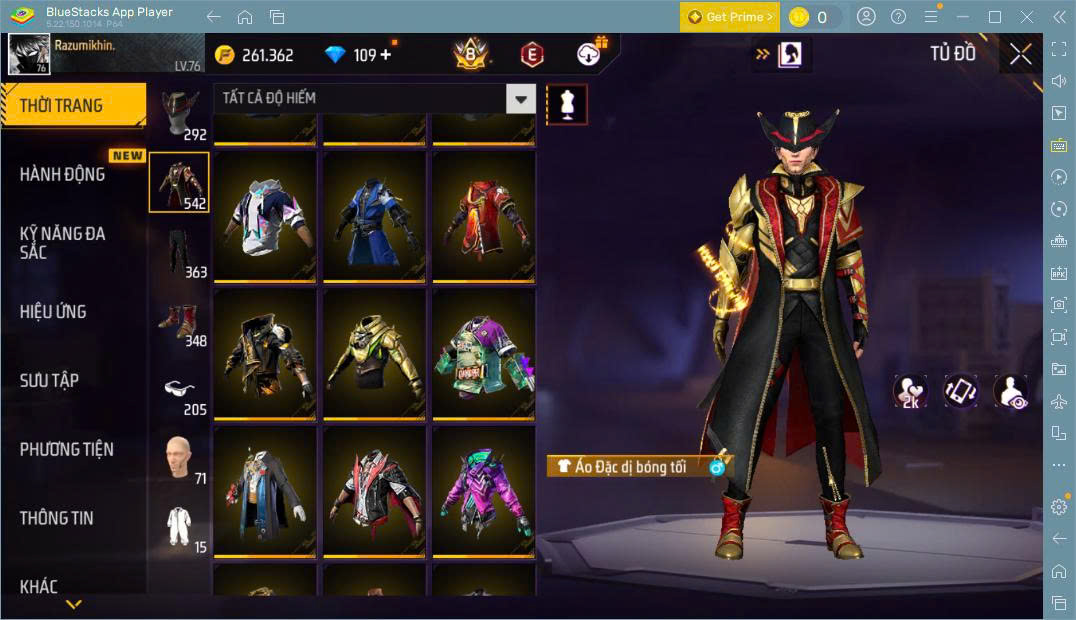Screen dimensions: 1076x620
Task: Open the head subcategory with 71 items
Action: 180,459
